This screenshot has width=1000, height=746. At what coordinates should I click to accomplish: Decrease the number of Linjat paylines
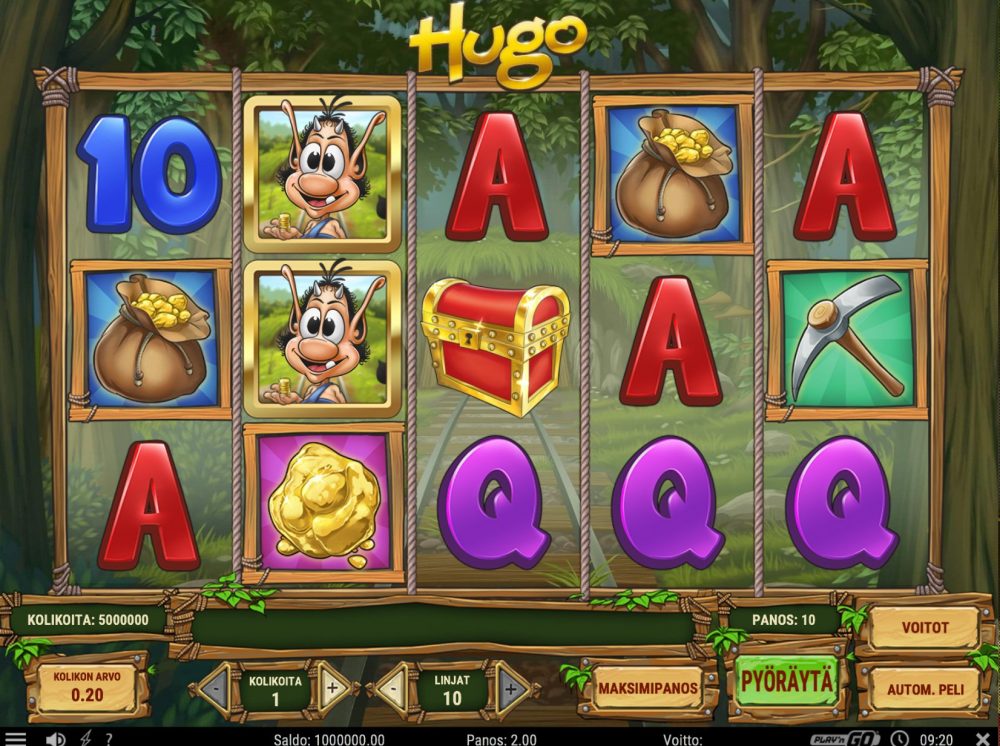point(392,687)
